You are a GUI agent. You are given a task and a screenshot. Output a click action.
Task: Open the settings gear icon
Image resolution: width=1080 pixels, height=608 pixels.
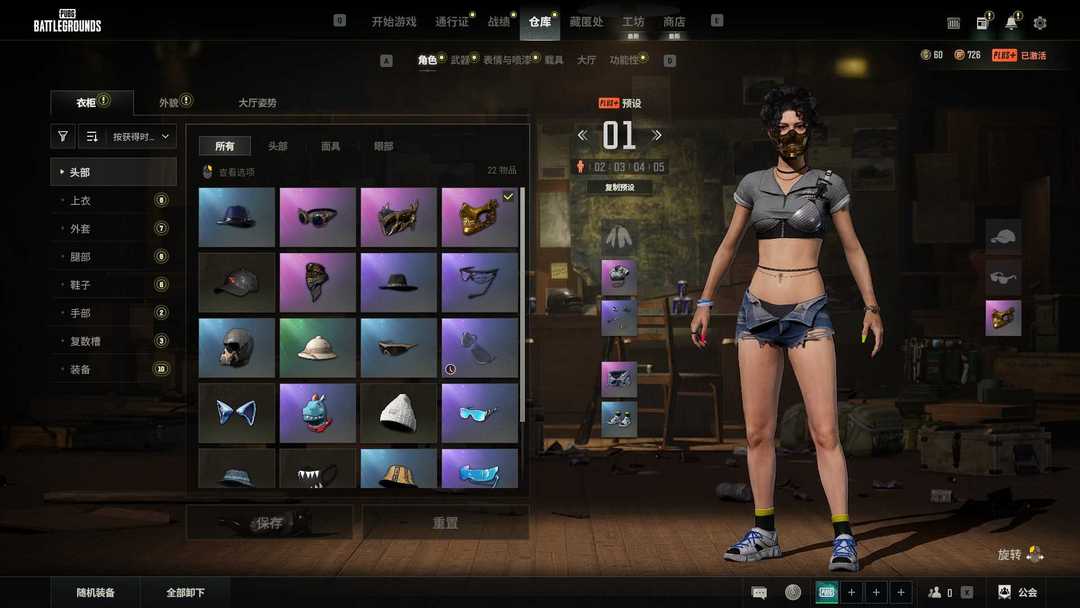[1040, 23]
